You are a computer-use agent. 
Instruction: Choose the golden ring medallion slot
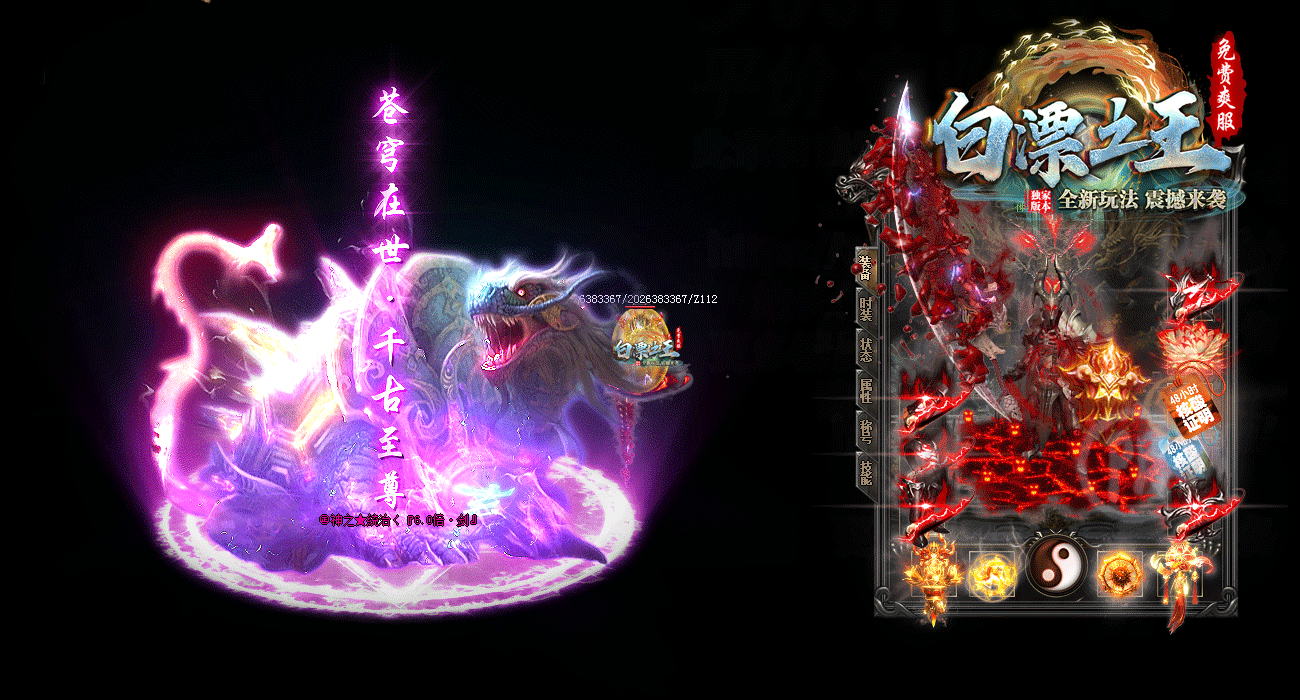pos(1120,573)
